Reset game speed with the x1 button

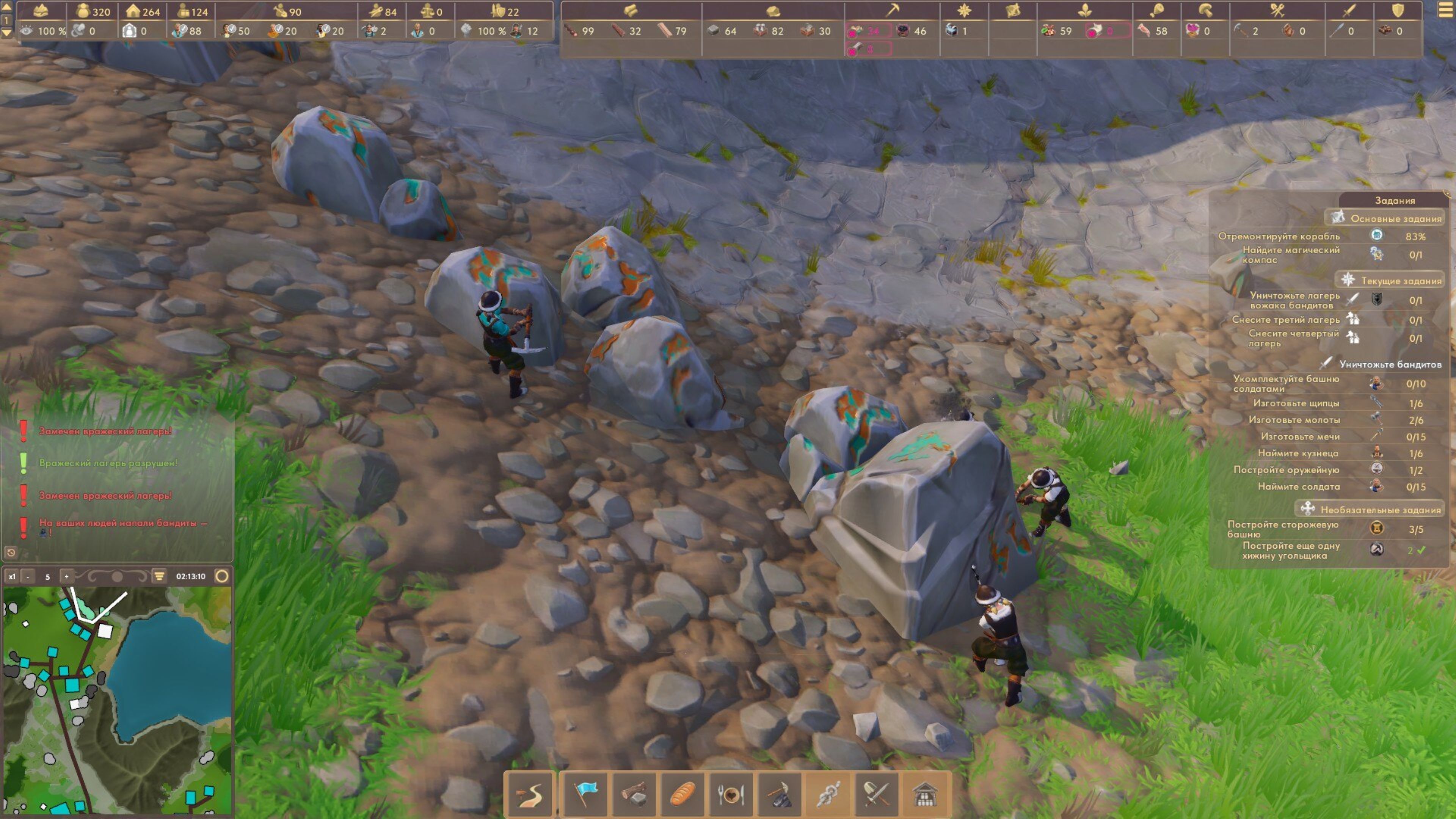coord(12,576)
